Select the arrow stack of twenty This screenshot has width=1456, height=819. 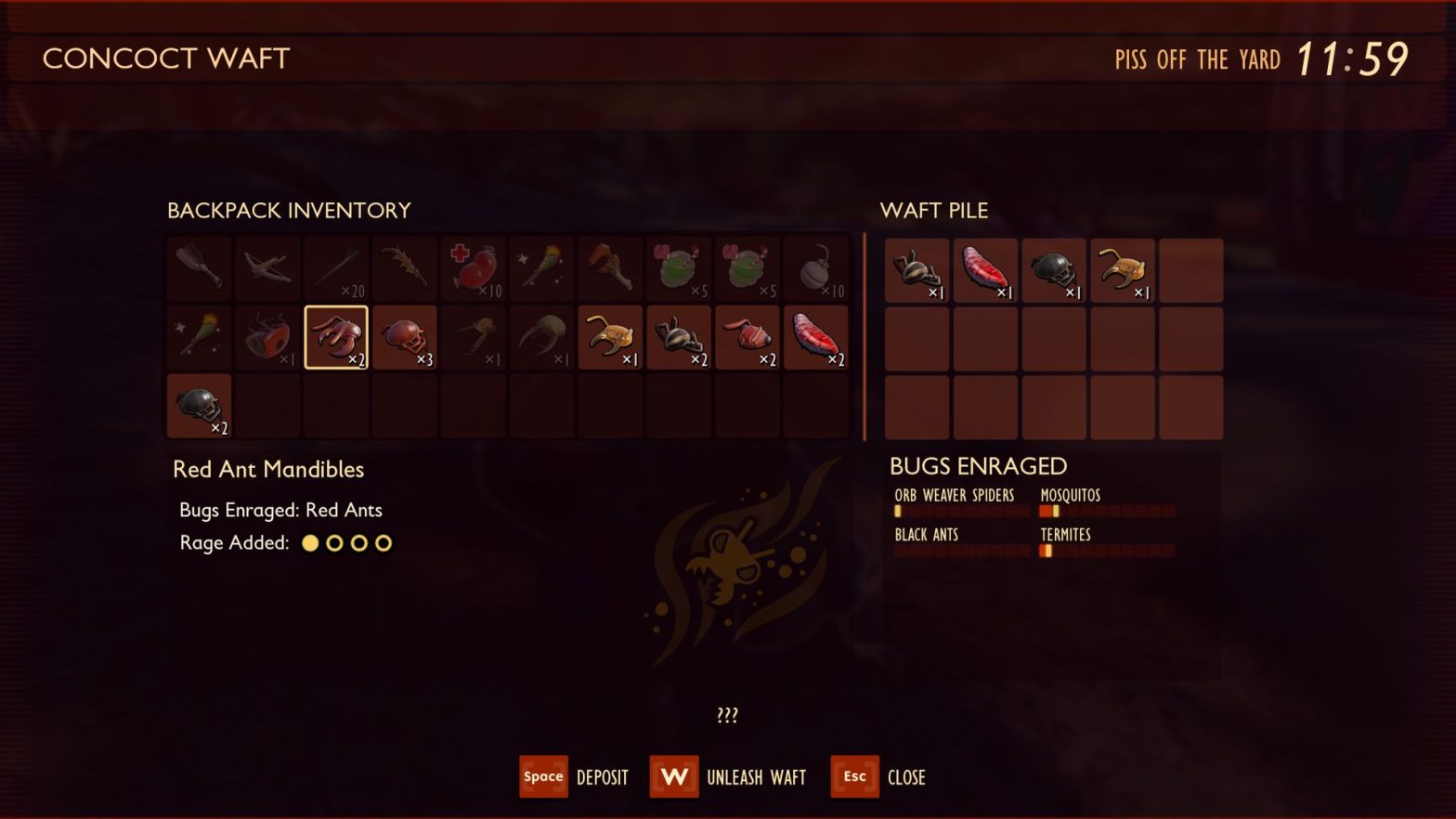[336, 268]
